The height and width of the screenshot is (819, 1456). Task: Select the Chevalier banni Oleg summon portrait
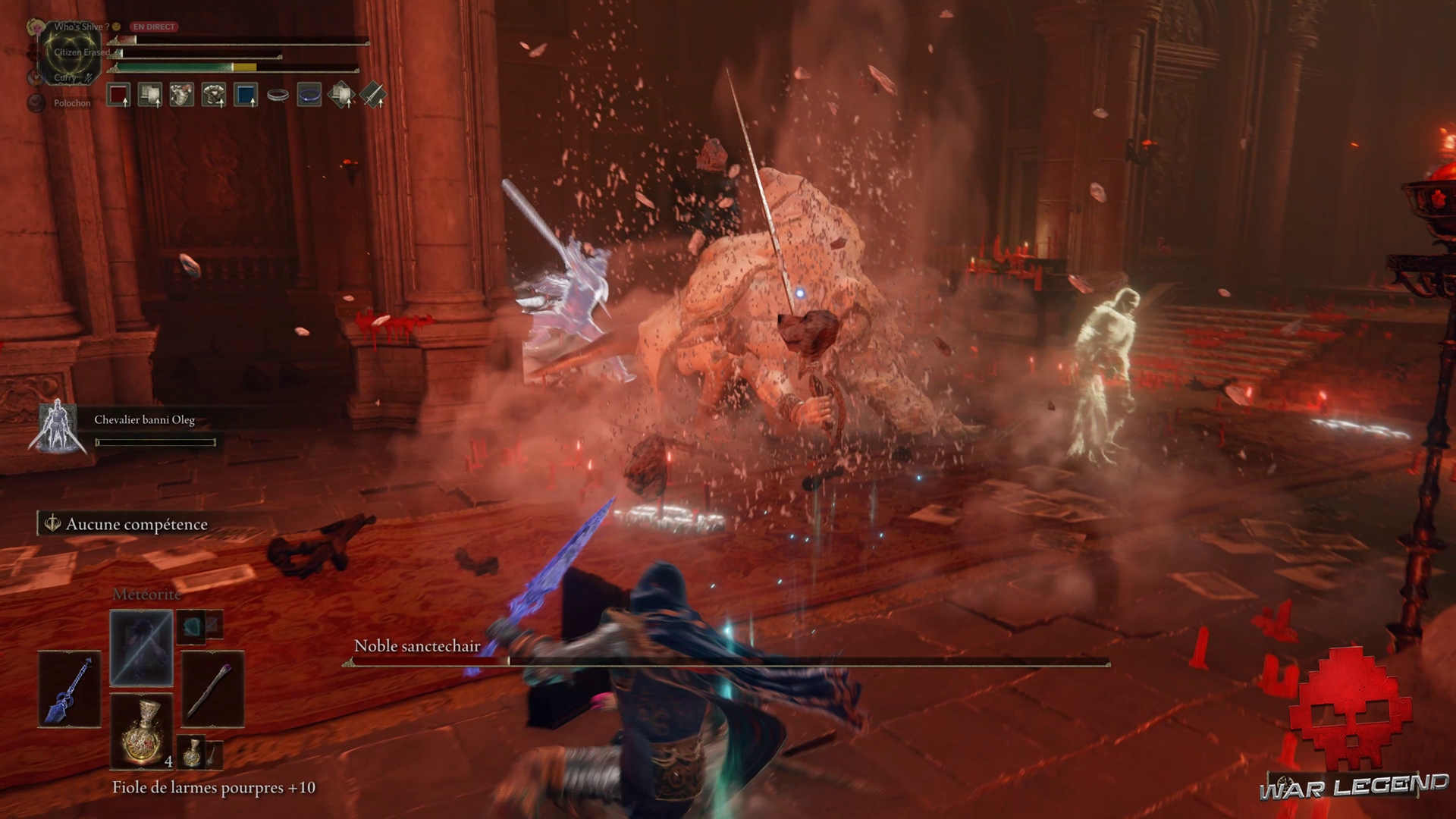[58, 427]
